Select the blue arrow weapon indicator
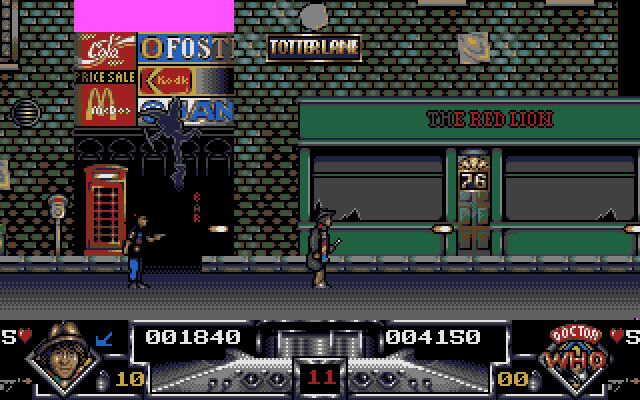Viewport: 640px width, 400px height. tap(103, 339)
